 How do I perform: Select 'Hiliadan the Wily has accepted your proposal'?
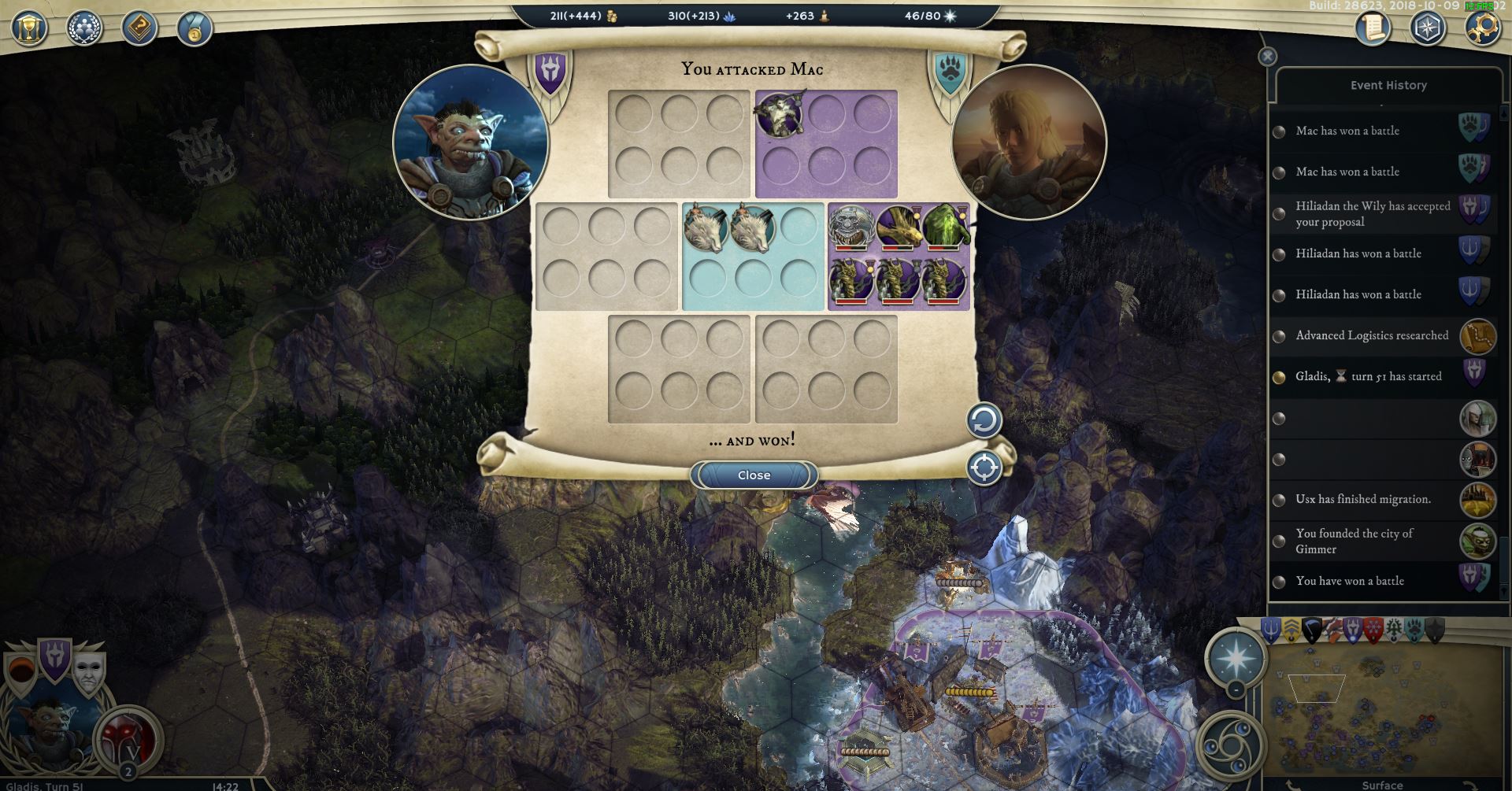pyautogui.click(x=1373, y=214)
